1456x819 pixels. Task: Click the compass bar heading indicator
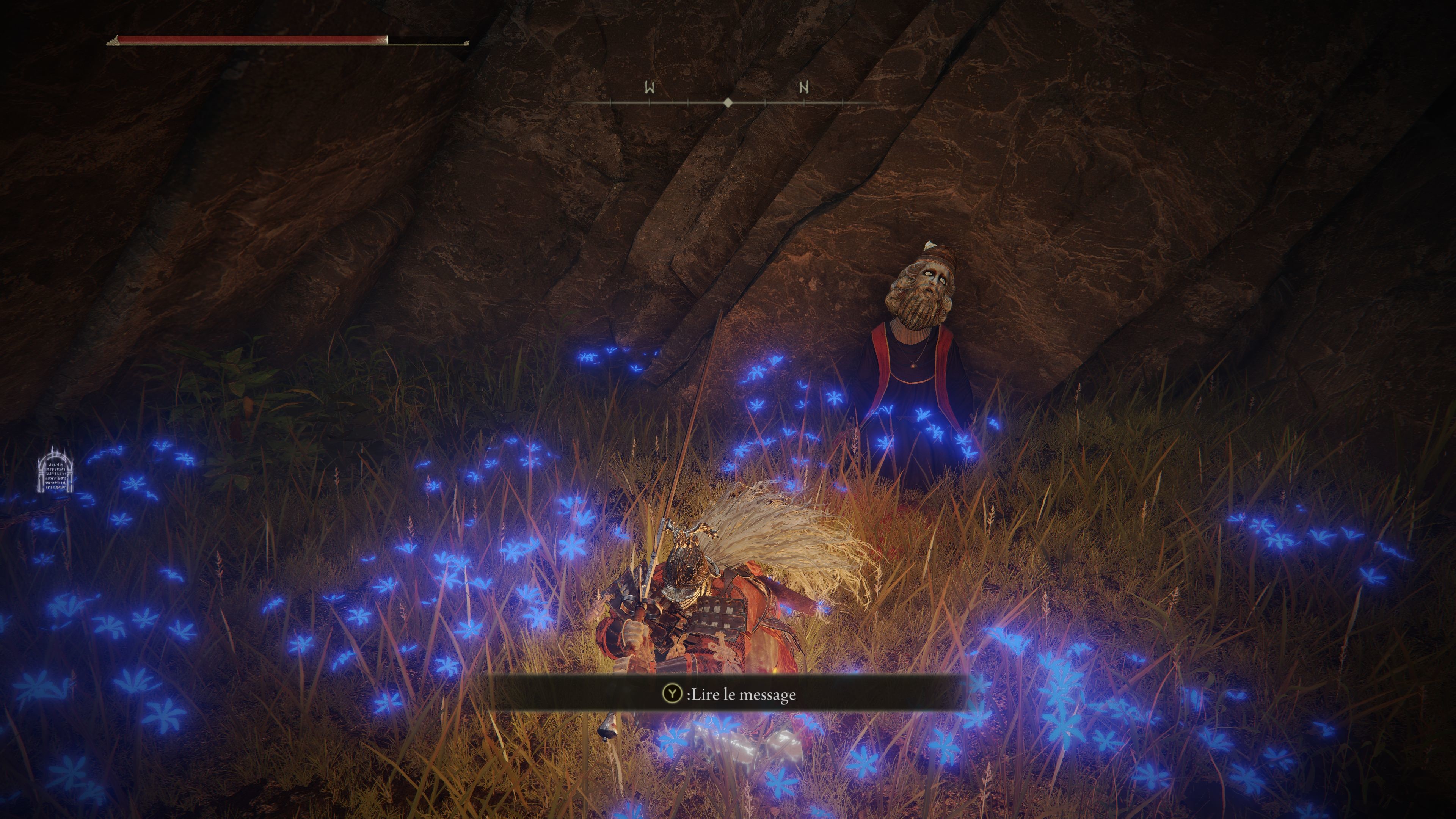tap(728, 102)
